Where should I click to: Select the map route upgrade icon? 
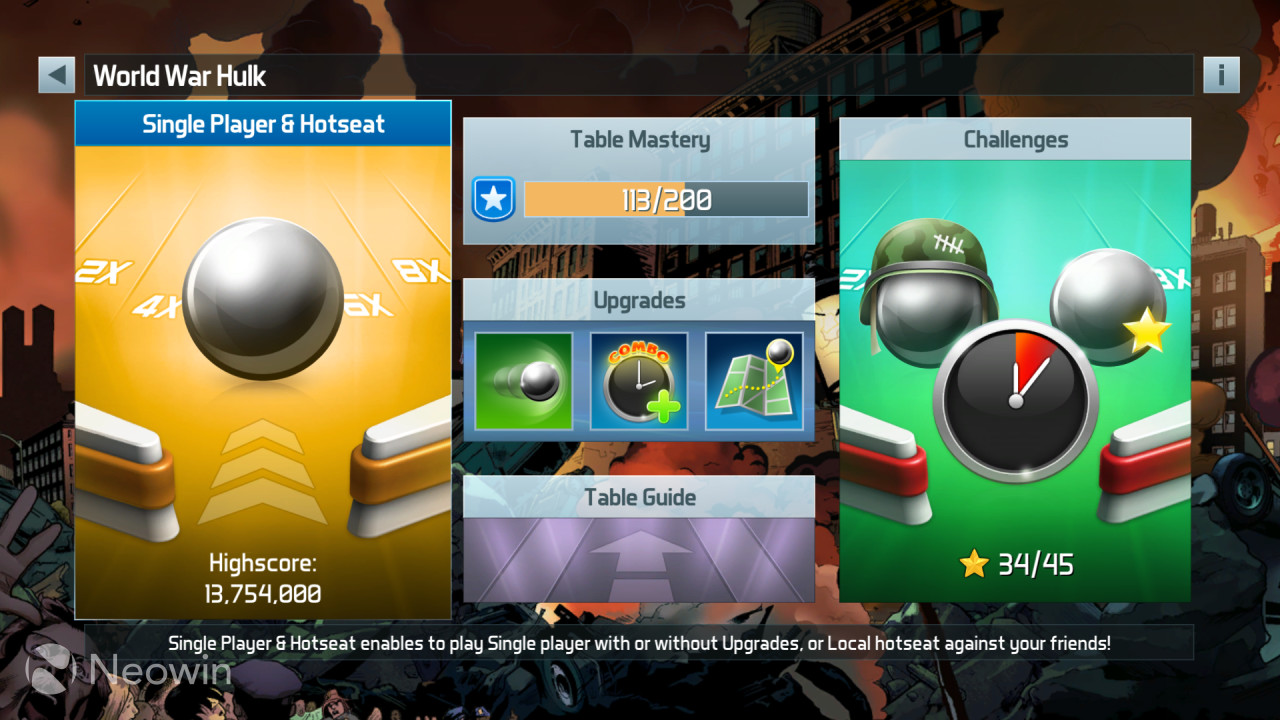(x=755, y=381)
